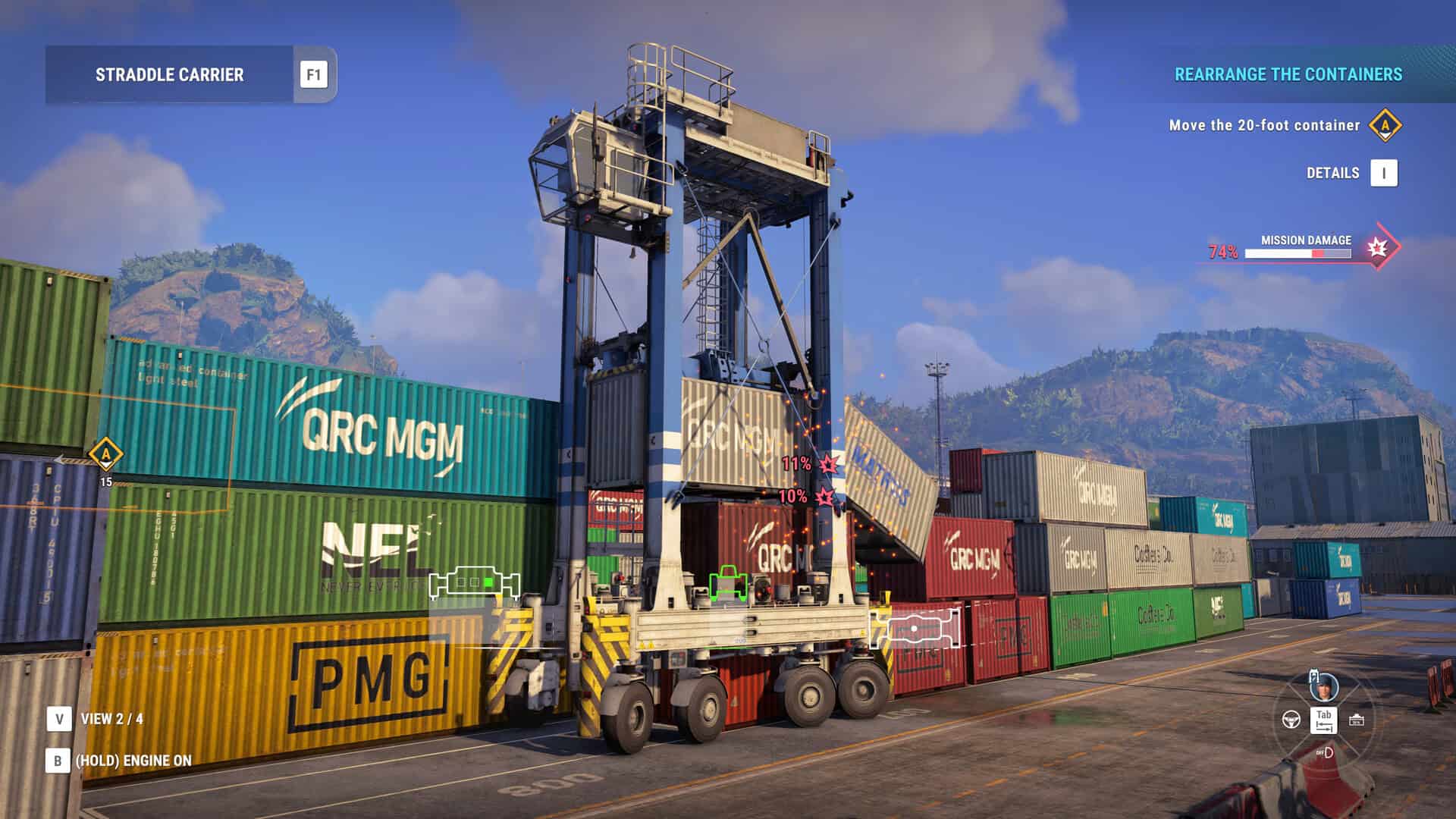Select the green spreader icon on the carrier
This screenshot has width=1456, height=819.
click(x=728, y=582)
